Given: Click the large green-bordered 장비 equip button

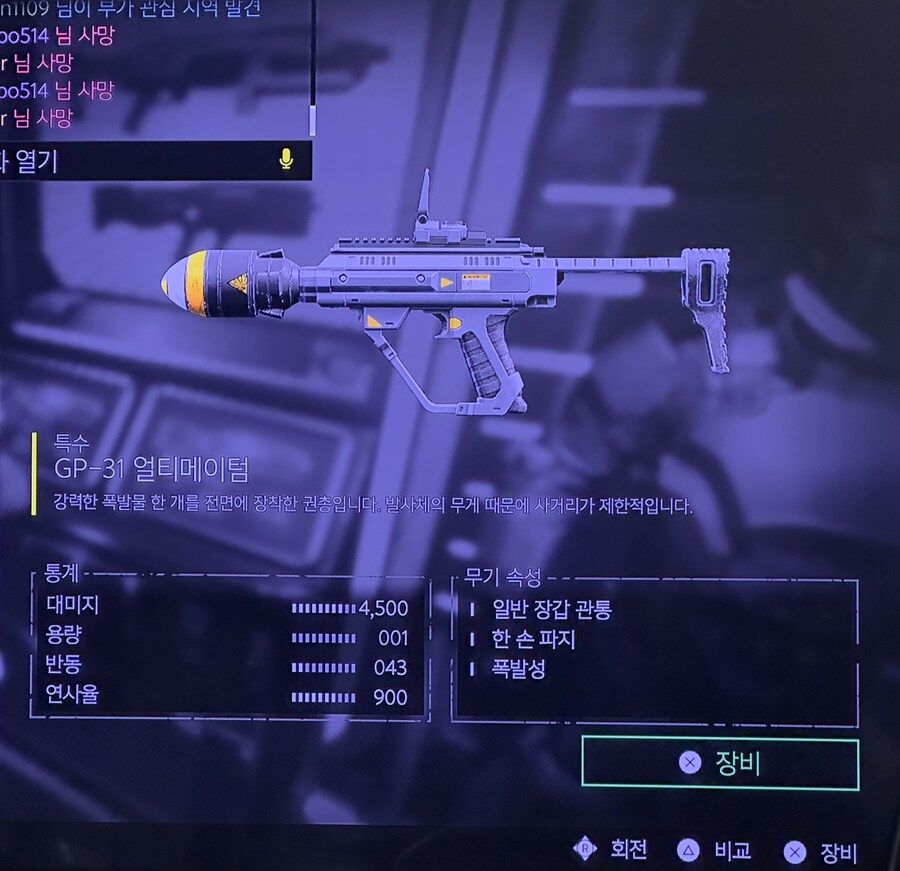Looking at the screenshot, I should (x=719, y=764).
